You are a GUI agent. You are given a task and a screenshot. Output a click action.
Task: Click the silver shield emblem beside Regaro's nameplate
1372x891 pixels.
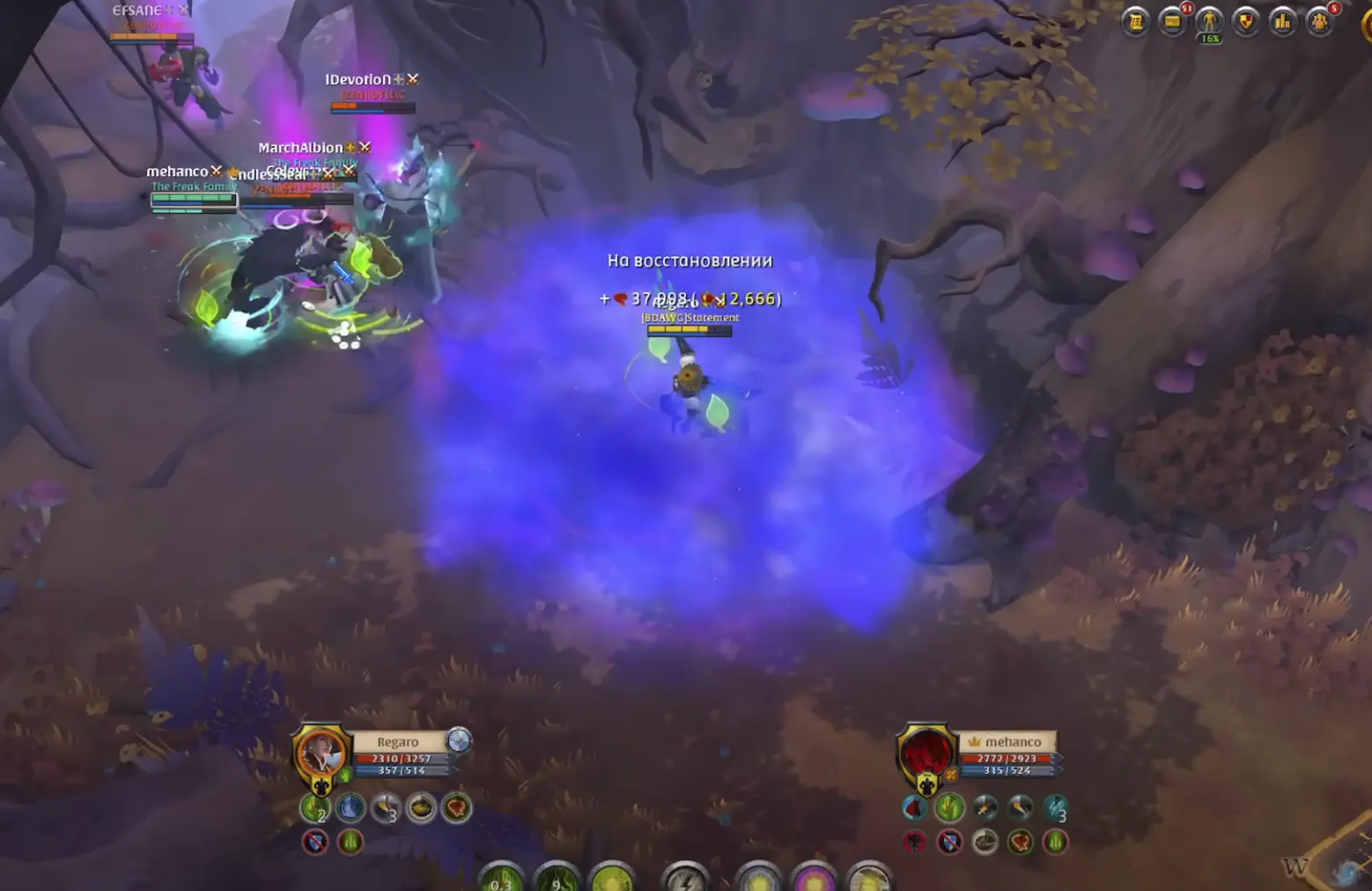[459, 741]
